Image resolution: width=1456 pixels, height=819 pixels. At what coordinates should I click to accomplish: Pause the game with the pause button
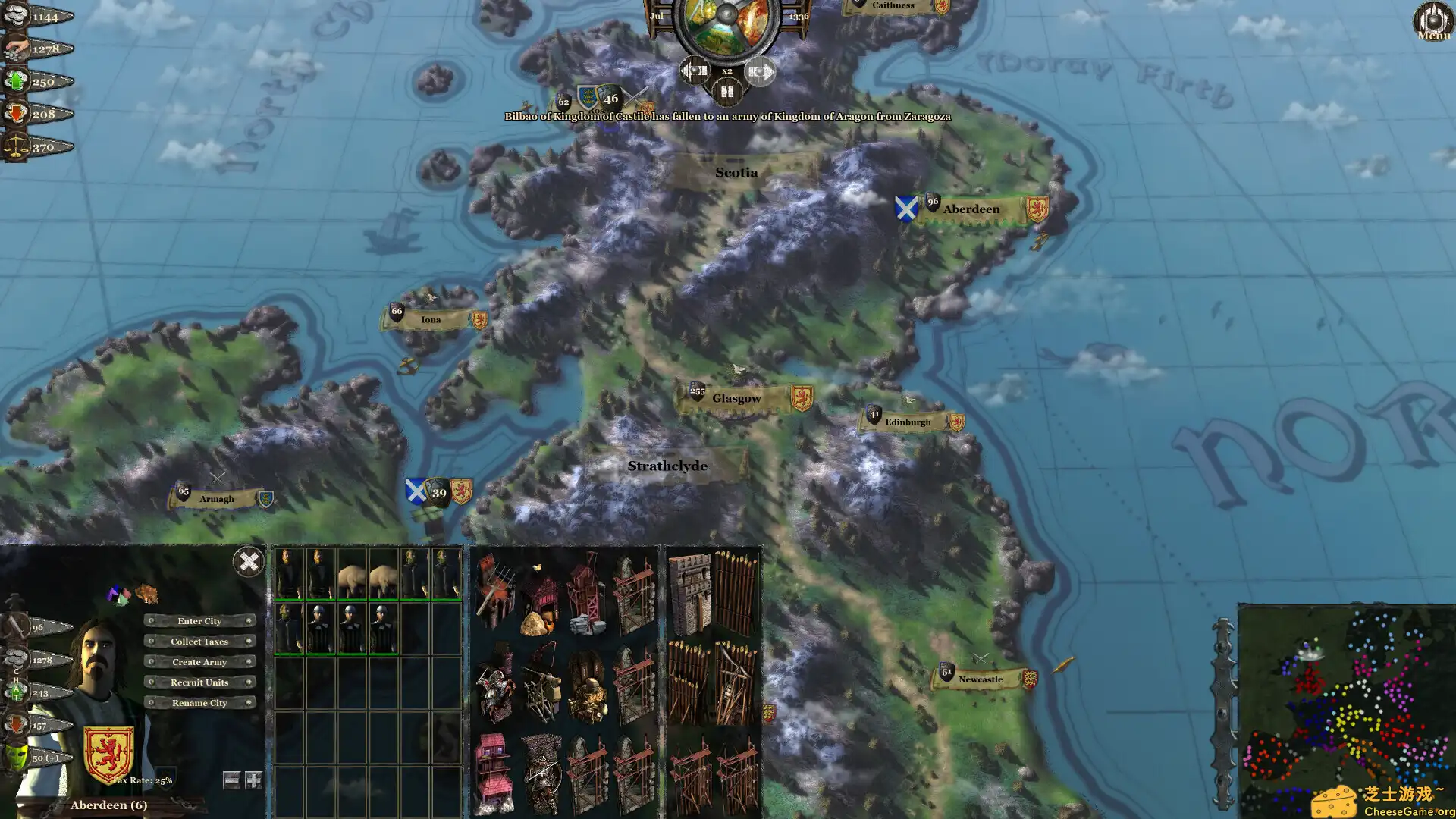tap(726, 92)
